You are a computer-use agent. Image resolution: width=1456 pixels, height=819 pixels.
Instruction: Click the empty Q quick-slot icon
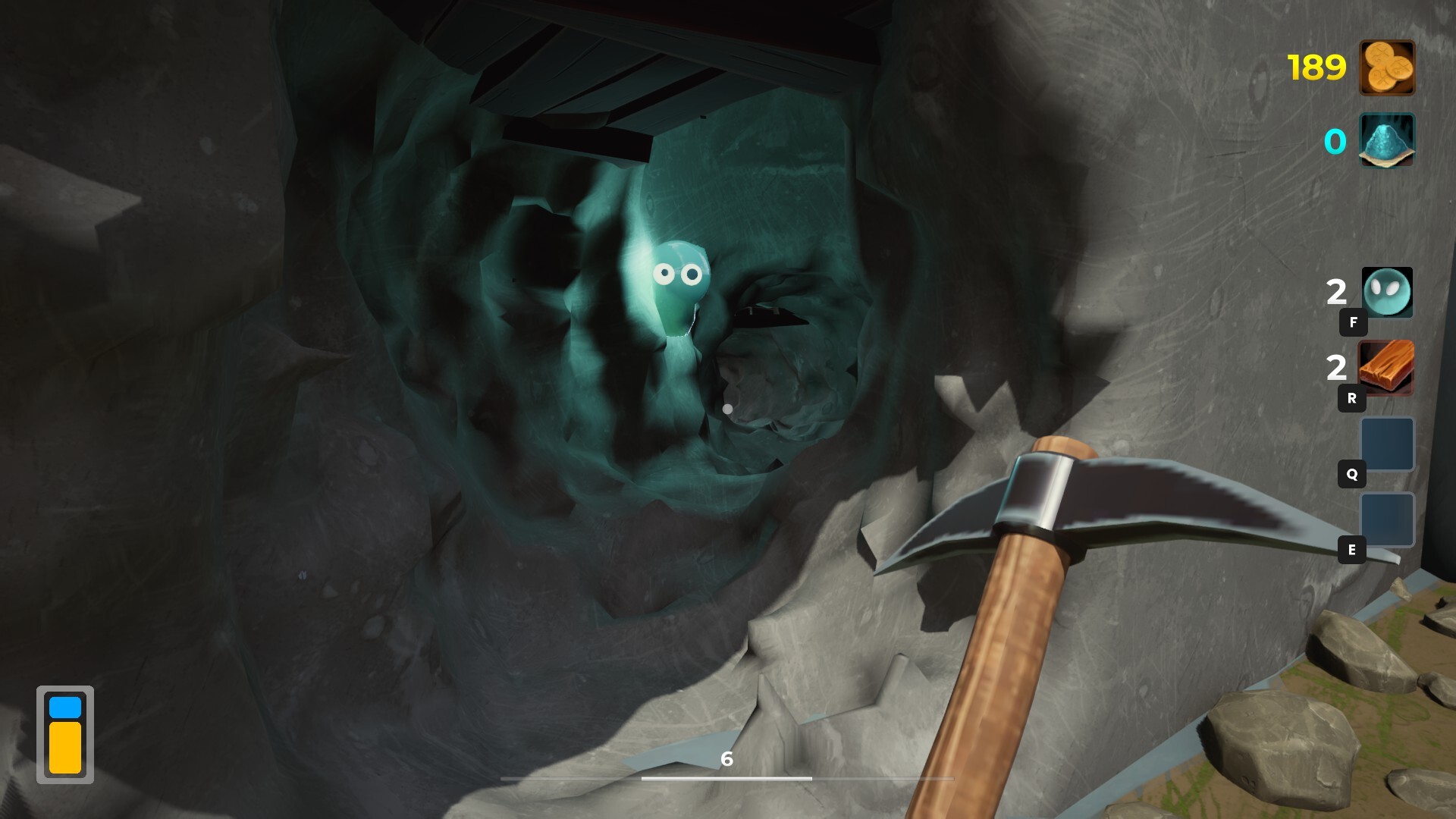[1387, 444]
